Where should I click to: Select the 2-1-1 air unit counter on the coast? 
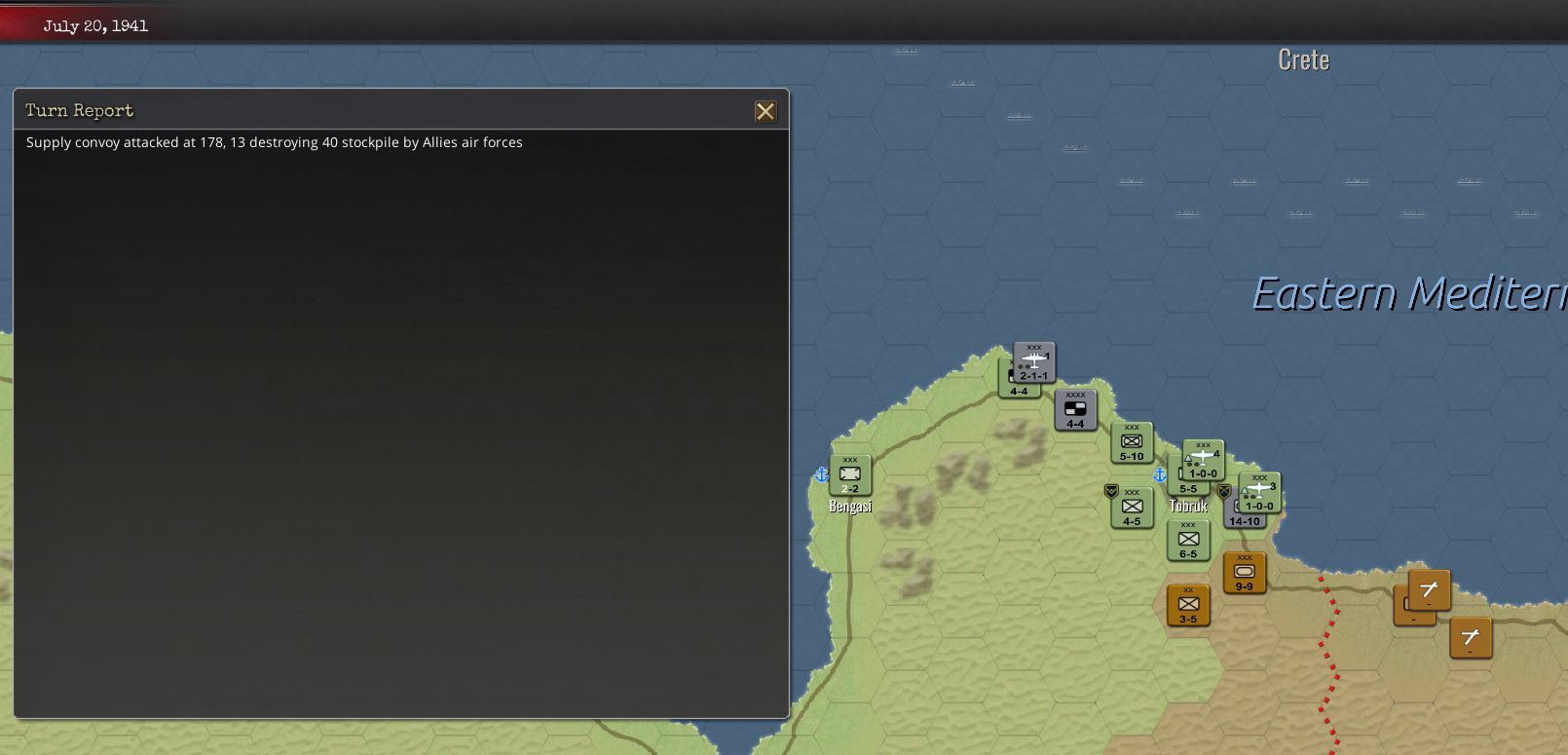1032,361
